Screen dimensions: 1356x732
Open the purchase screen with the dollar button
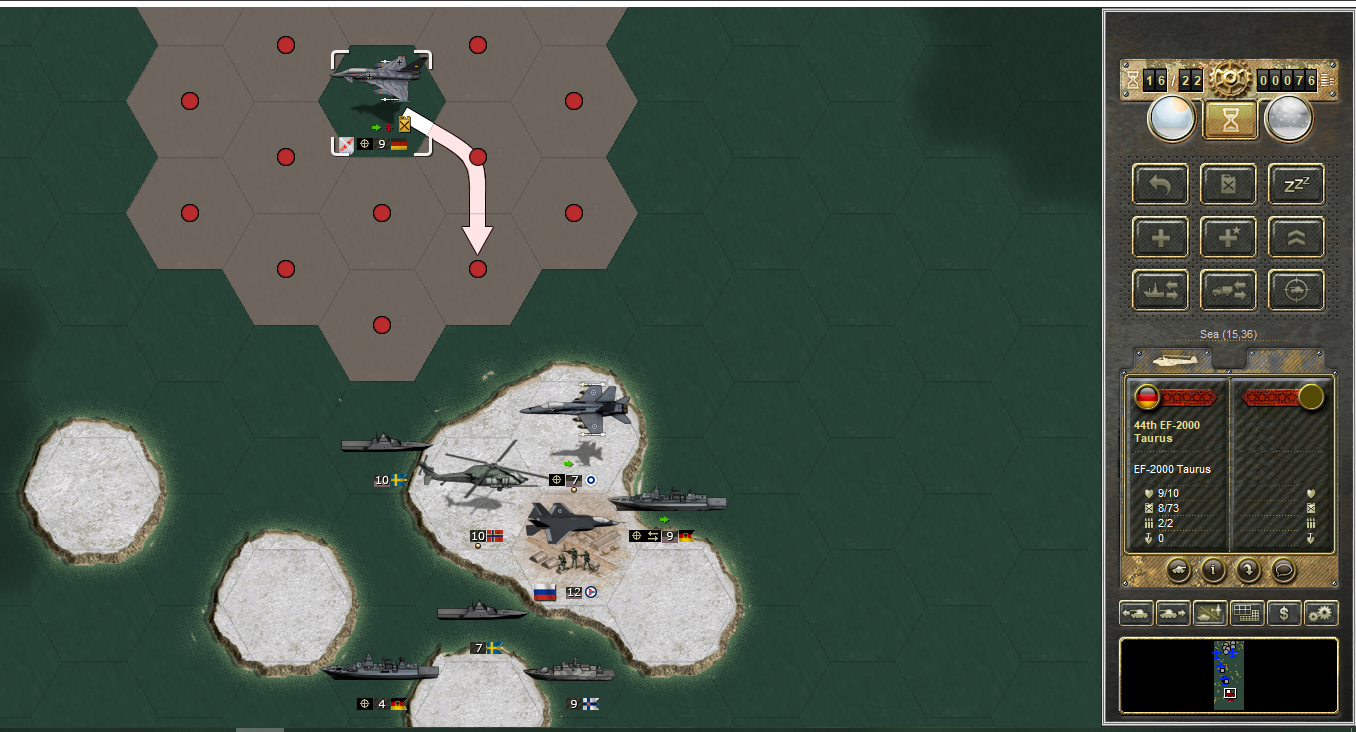tap(1284, 613)
